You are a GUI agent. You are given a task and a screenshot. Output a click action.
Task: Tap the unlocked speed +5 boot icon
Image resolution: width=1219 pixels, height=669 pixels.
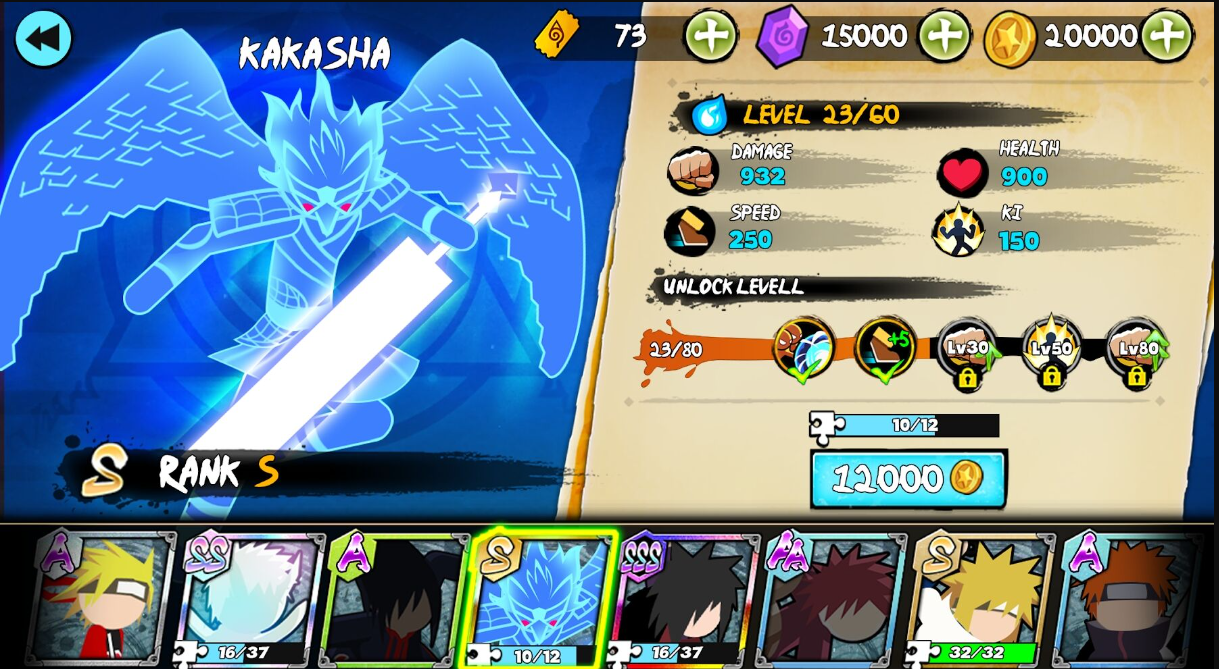coord(885,348)
